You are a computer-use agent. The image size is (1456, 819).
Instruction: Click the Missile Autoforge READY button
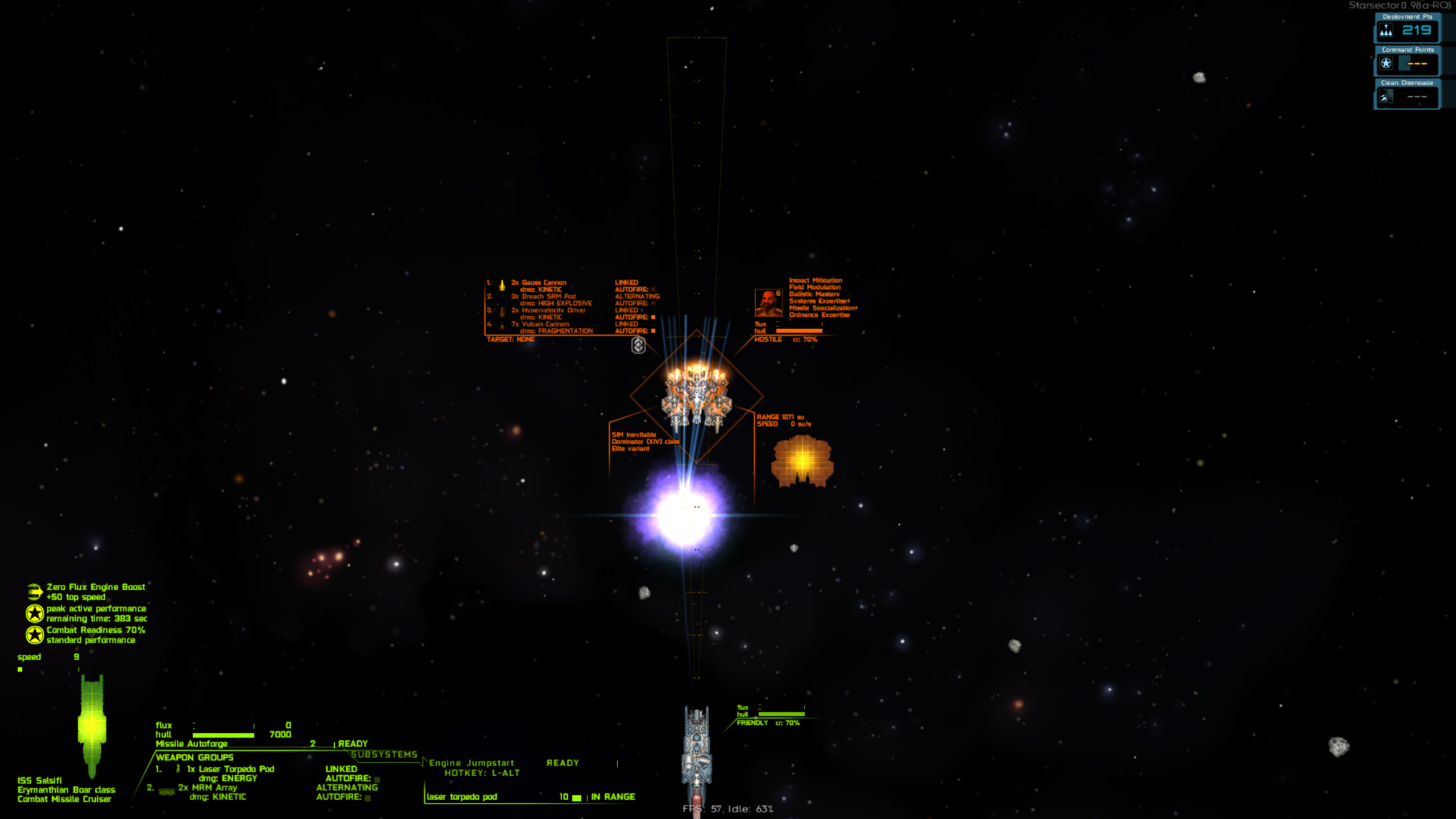click(x=353, y=743)
